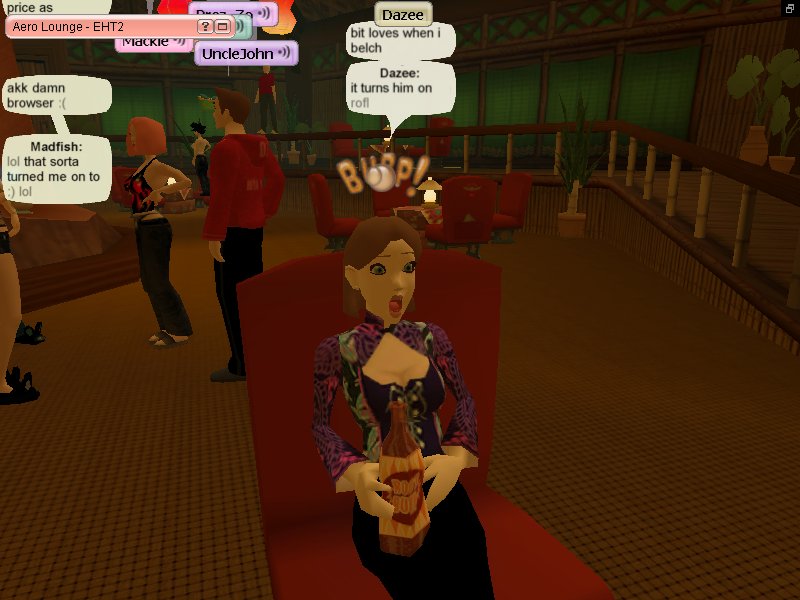
Task: Click the Dazee name tag
Action: pos(403,15)
